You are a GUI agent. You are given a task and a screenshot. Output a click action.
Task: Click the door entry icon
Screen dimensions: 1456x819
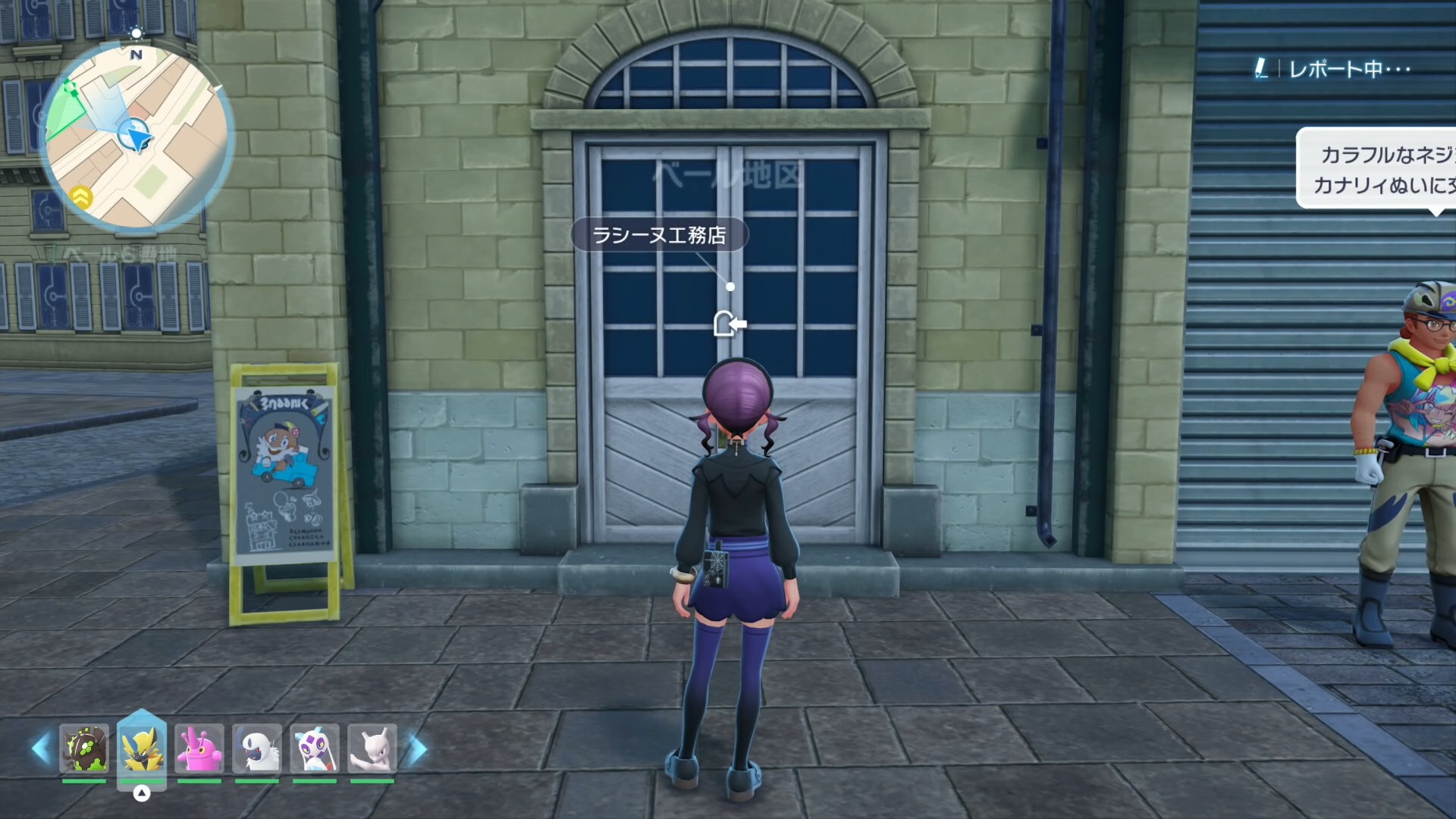730,324
